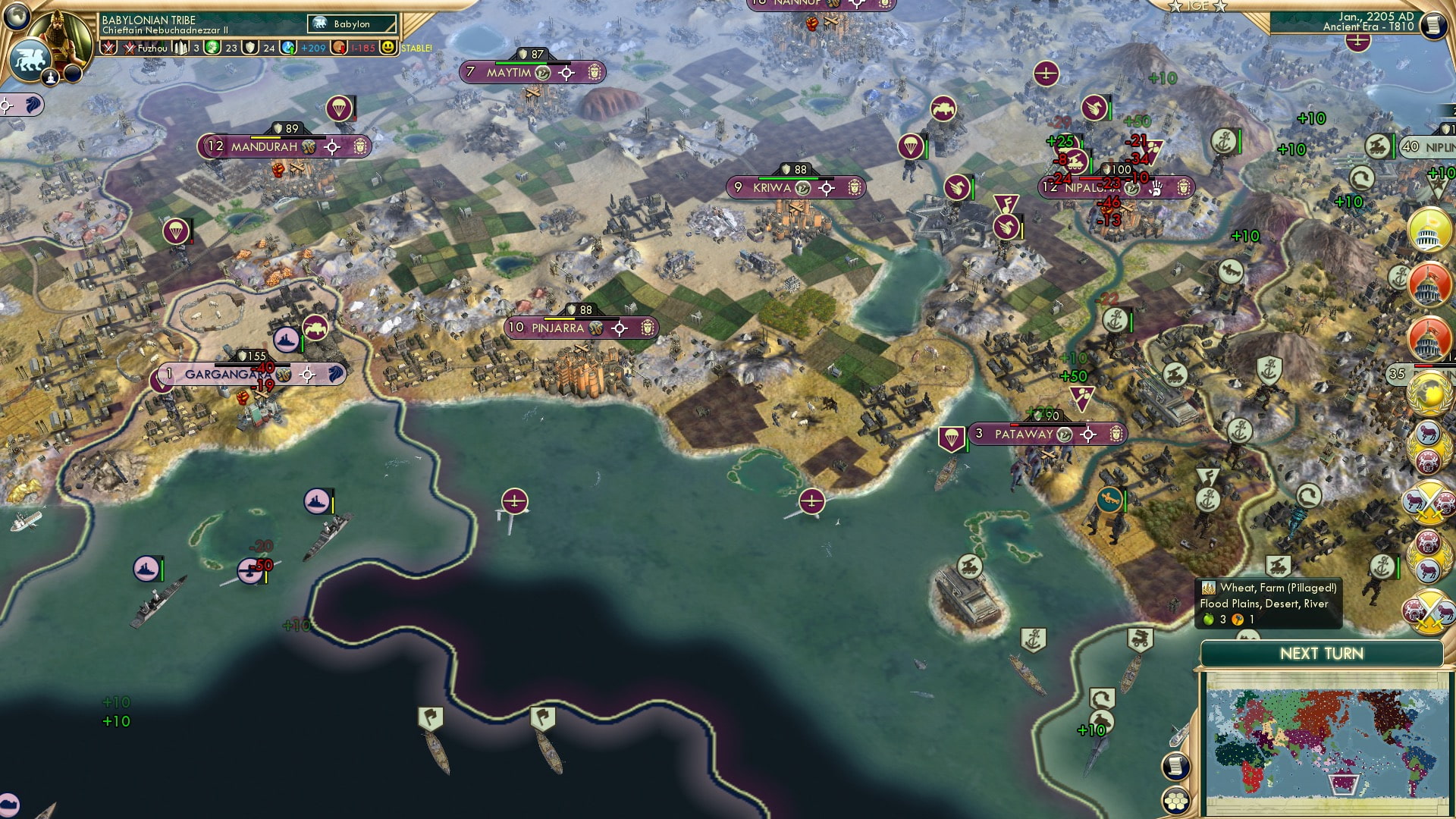Click a region on the world minimap
The image size is (1456, 819).
[1331, 739]
